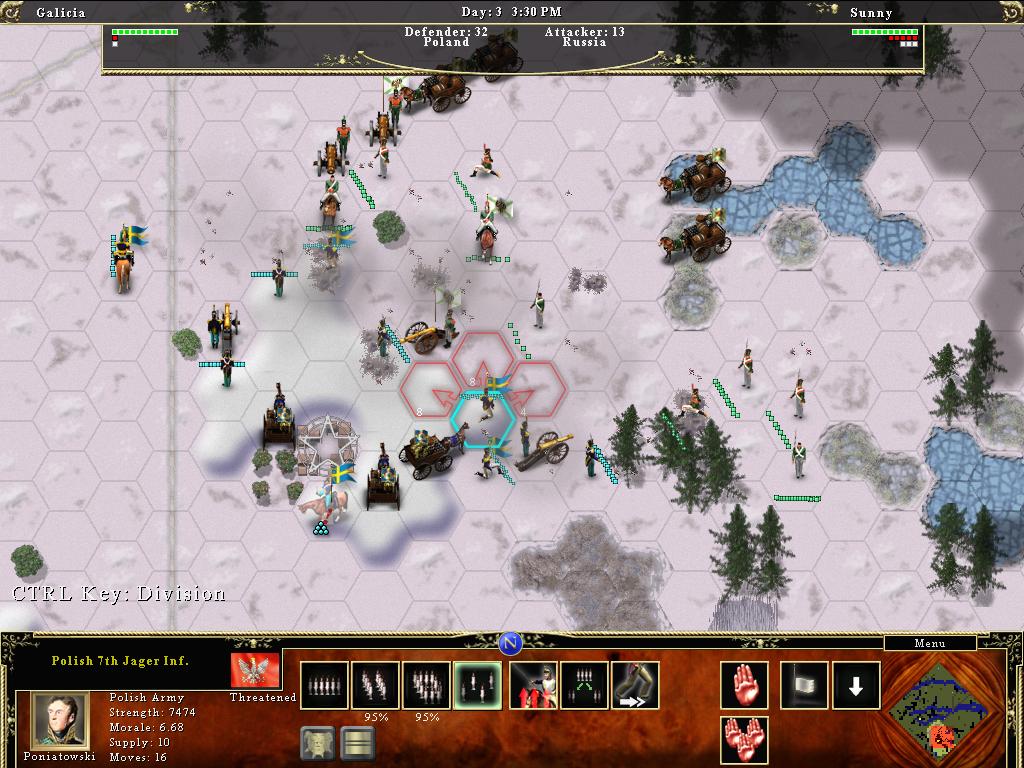Select the highlighted skirmish formation icon

[477, 685]
